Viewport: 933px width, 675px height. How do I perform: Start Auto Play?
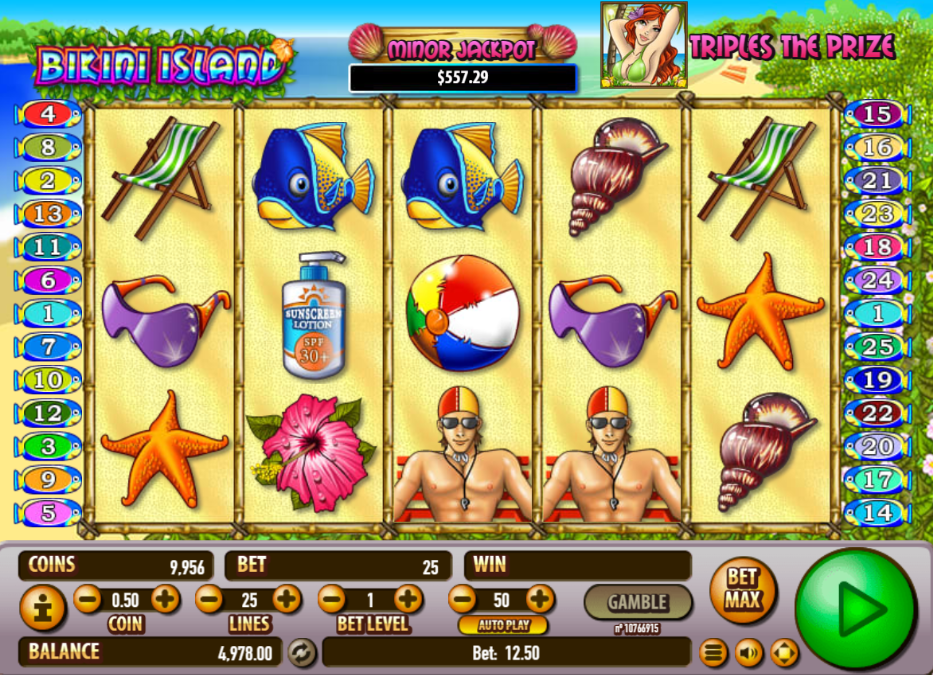click(x=503, y=626)
